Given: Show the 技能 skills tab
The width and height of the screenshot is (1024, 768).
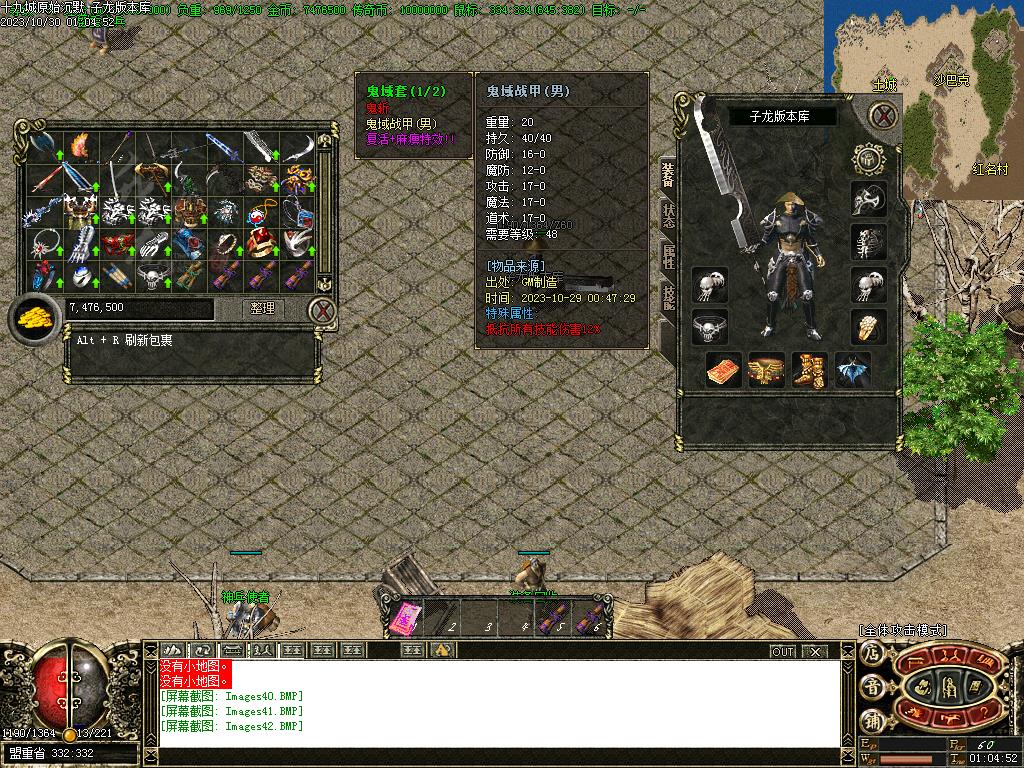Looking at the screenshot, I should [x=667, y=295].
